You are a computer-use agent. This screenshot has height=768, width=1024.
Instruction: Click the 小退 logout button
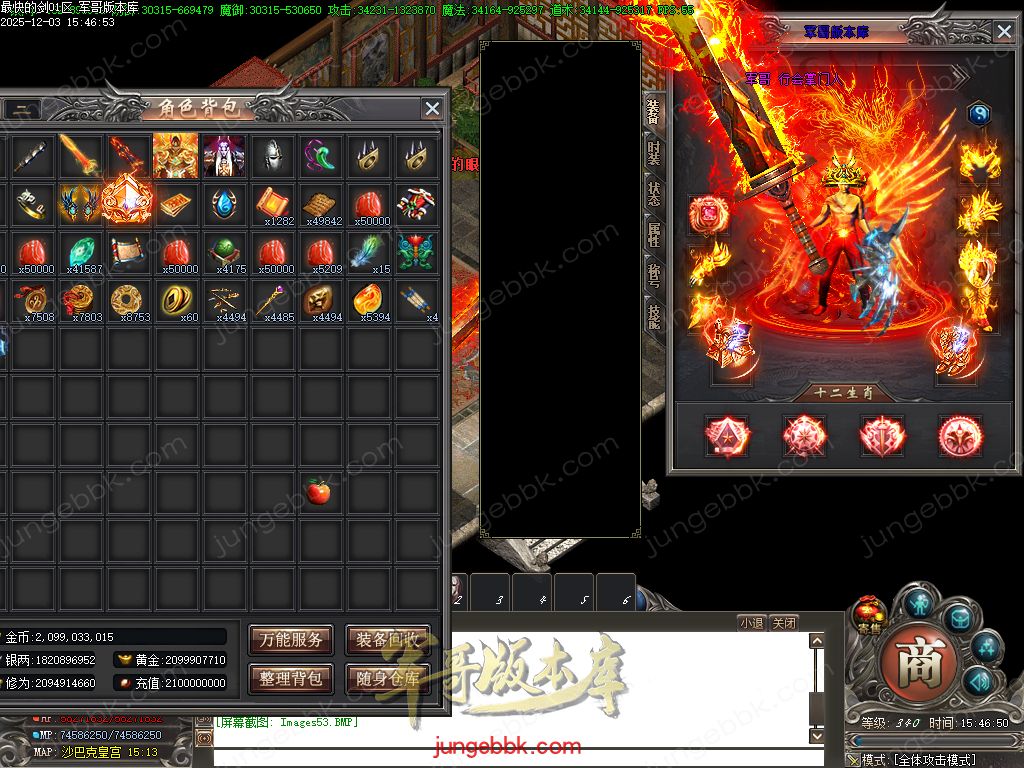[x=752, y=622]
